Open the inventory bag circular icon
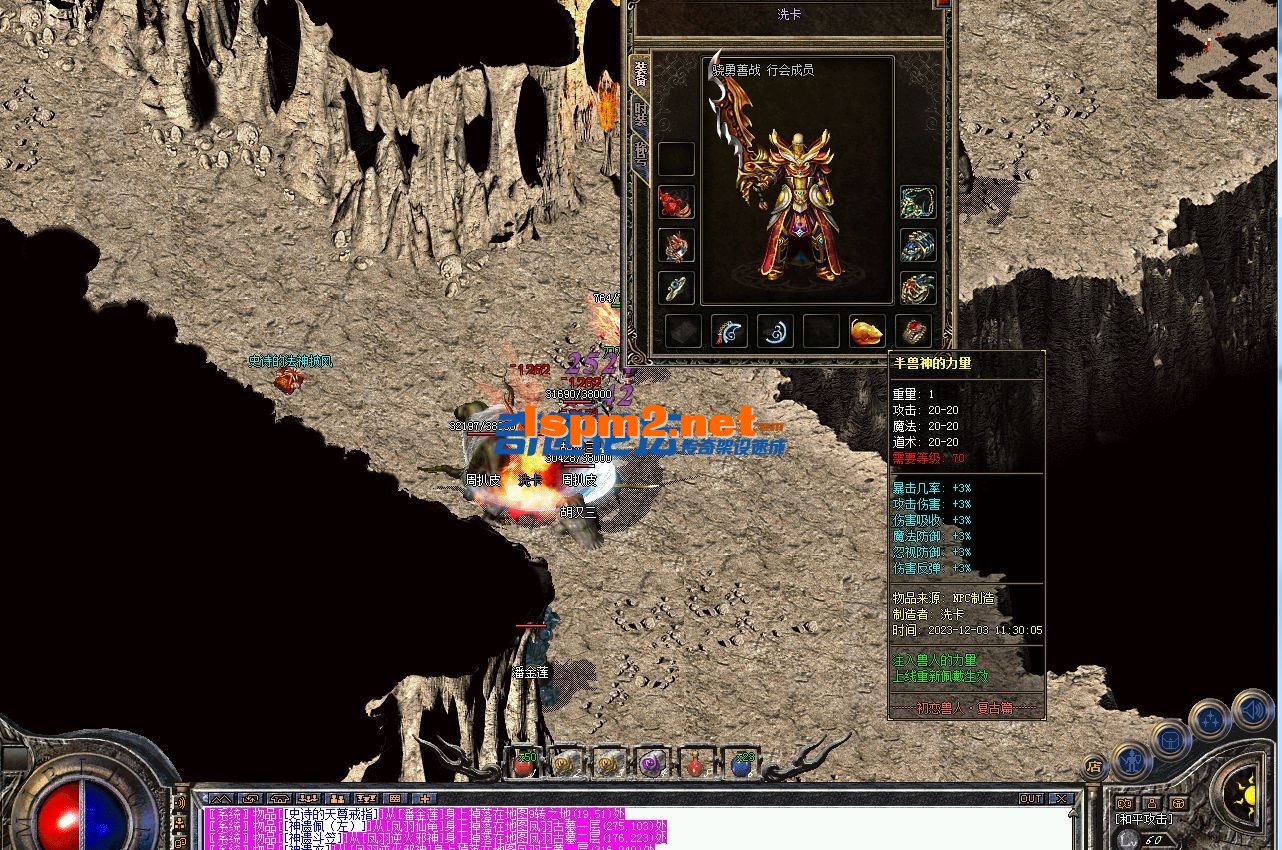 (1169, 741)
